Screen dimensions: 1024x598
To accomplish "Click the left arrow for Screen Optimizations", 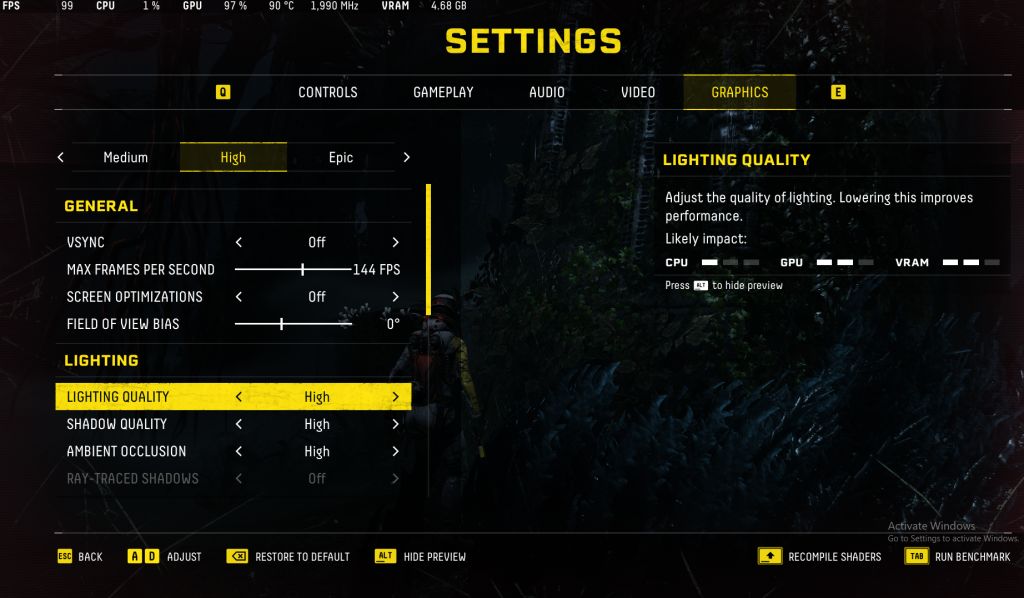I will tap(239, 297).
